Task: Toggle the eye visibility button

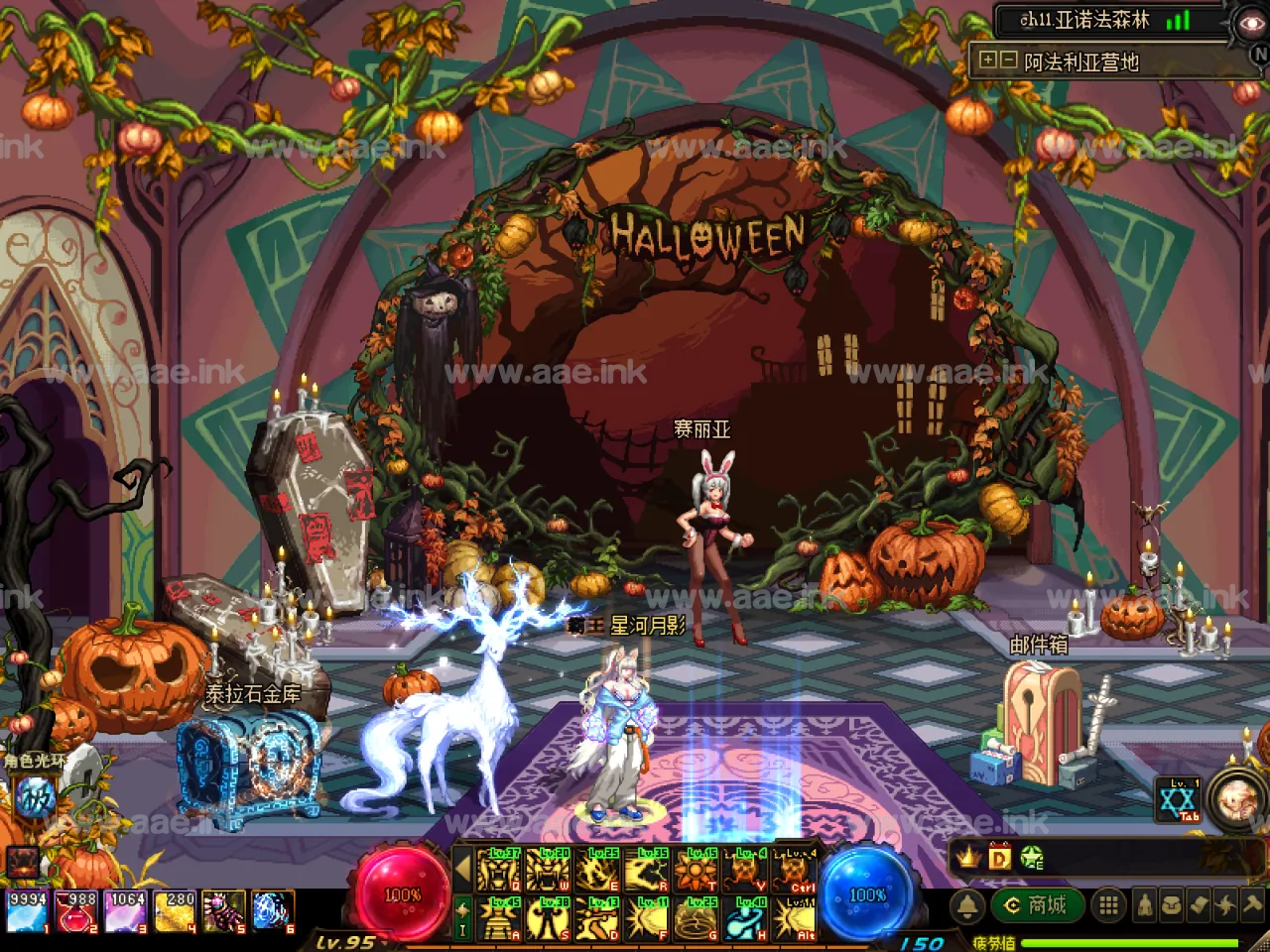Action: pyautogui.click(x=1249, y=24)
